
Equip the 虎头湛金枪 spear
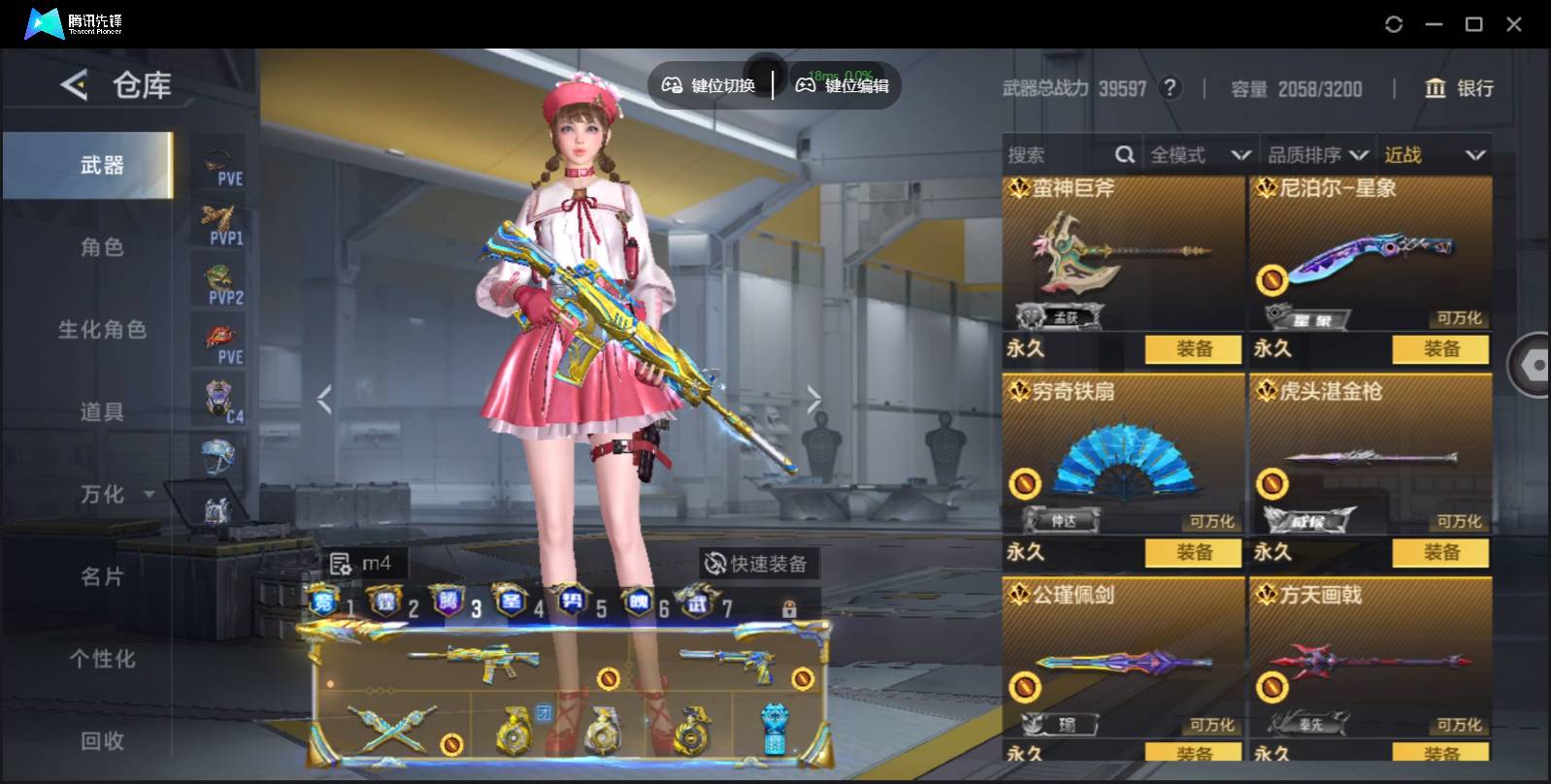(x=1440, y=553)
